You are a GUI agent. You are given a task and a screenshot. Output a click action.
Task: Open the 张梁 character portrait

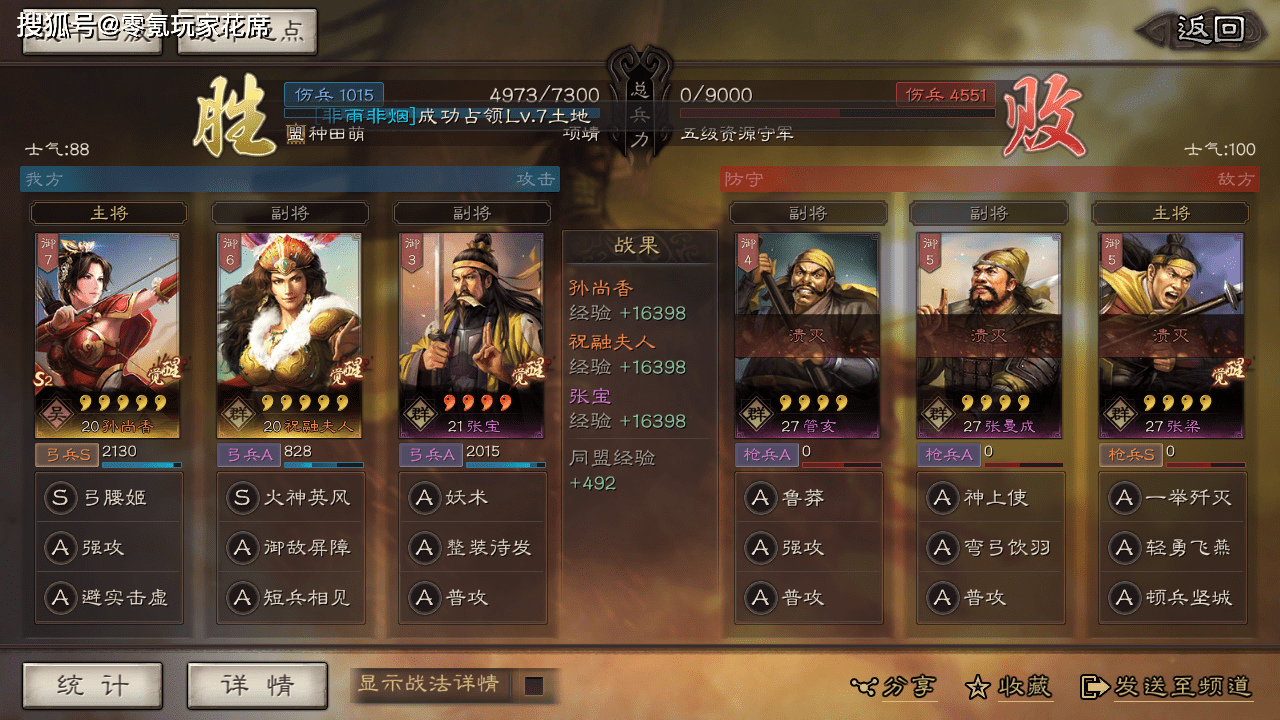(x=1171, y=330)
